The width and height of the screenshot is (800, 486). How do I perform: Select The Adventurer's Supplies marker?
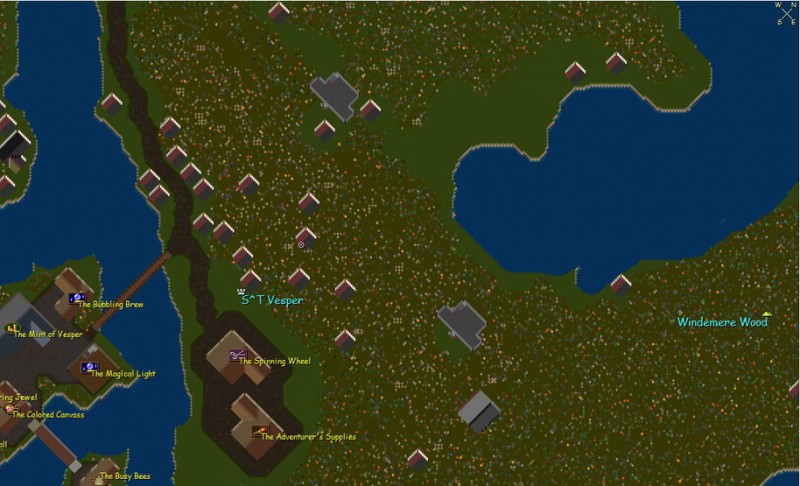click(x=260, y=431)
